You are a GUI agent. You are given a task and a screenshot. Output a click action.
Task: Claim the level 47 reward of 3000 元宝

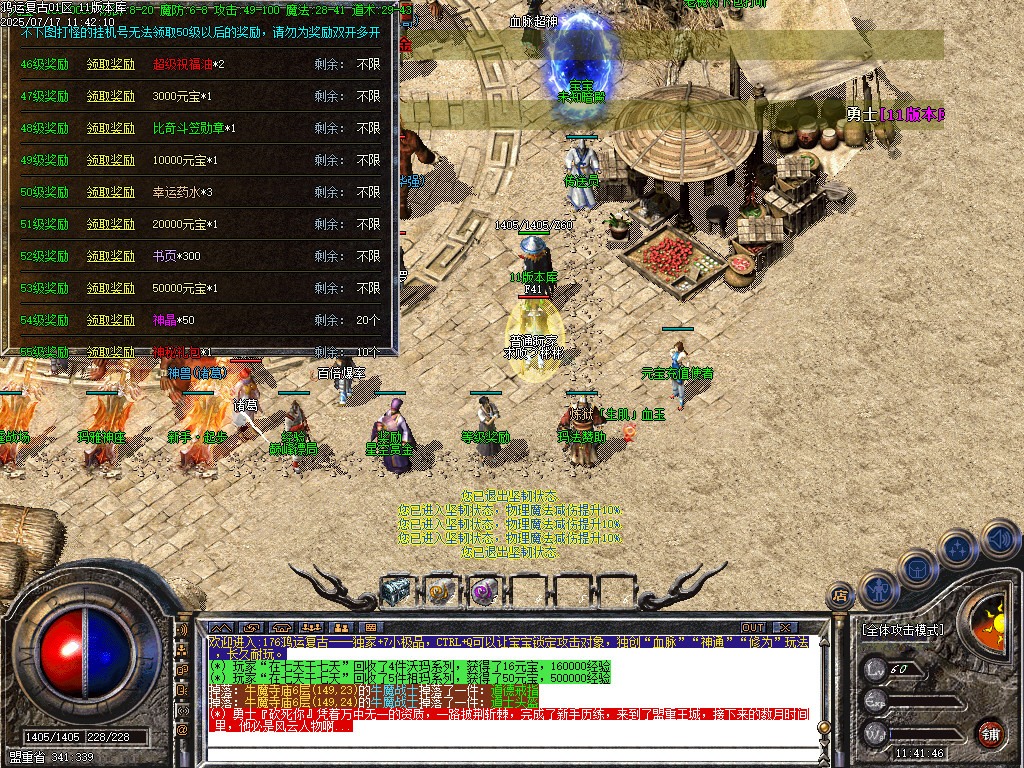(110, 97)
